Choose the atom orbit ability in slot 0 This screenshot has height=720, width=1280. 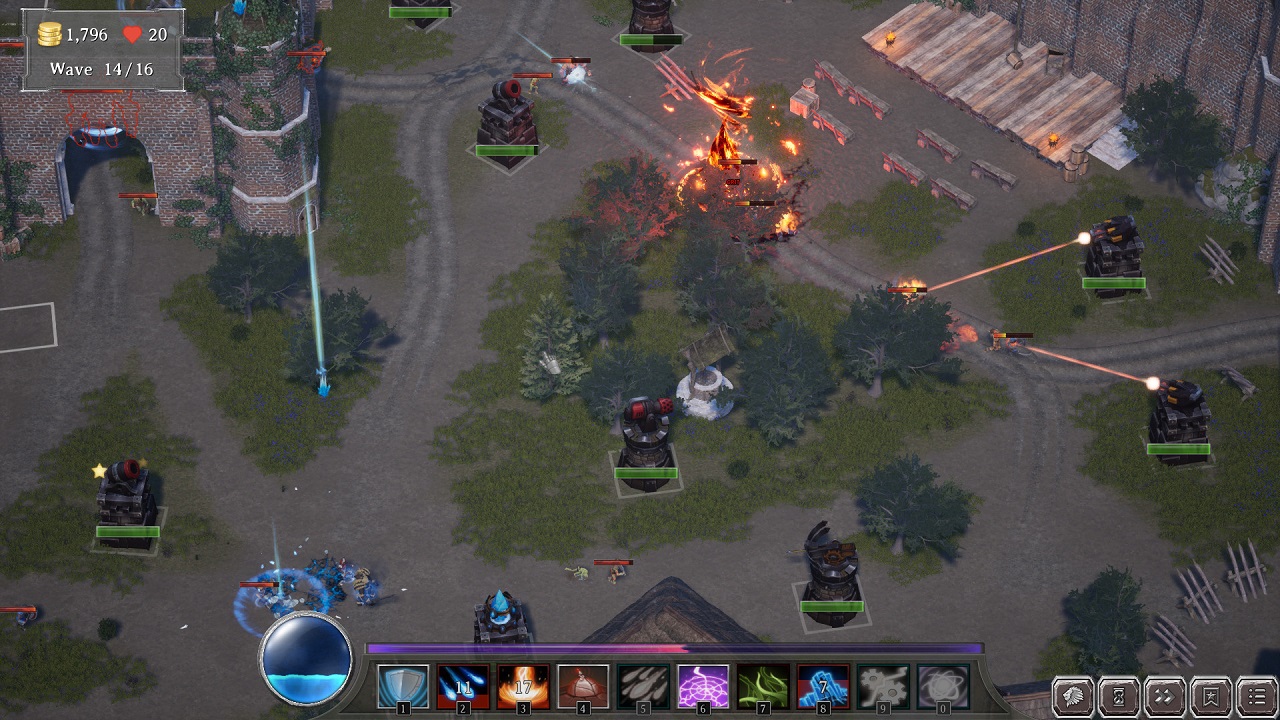coord(943,686)
